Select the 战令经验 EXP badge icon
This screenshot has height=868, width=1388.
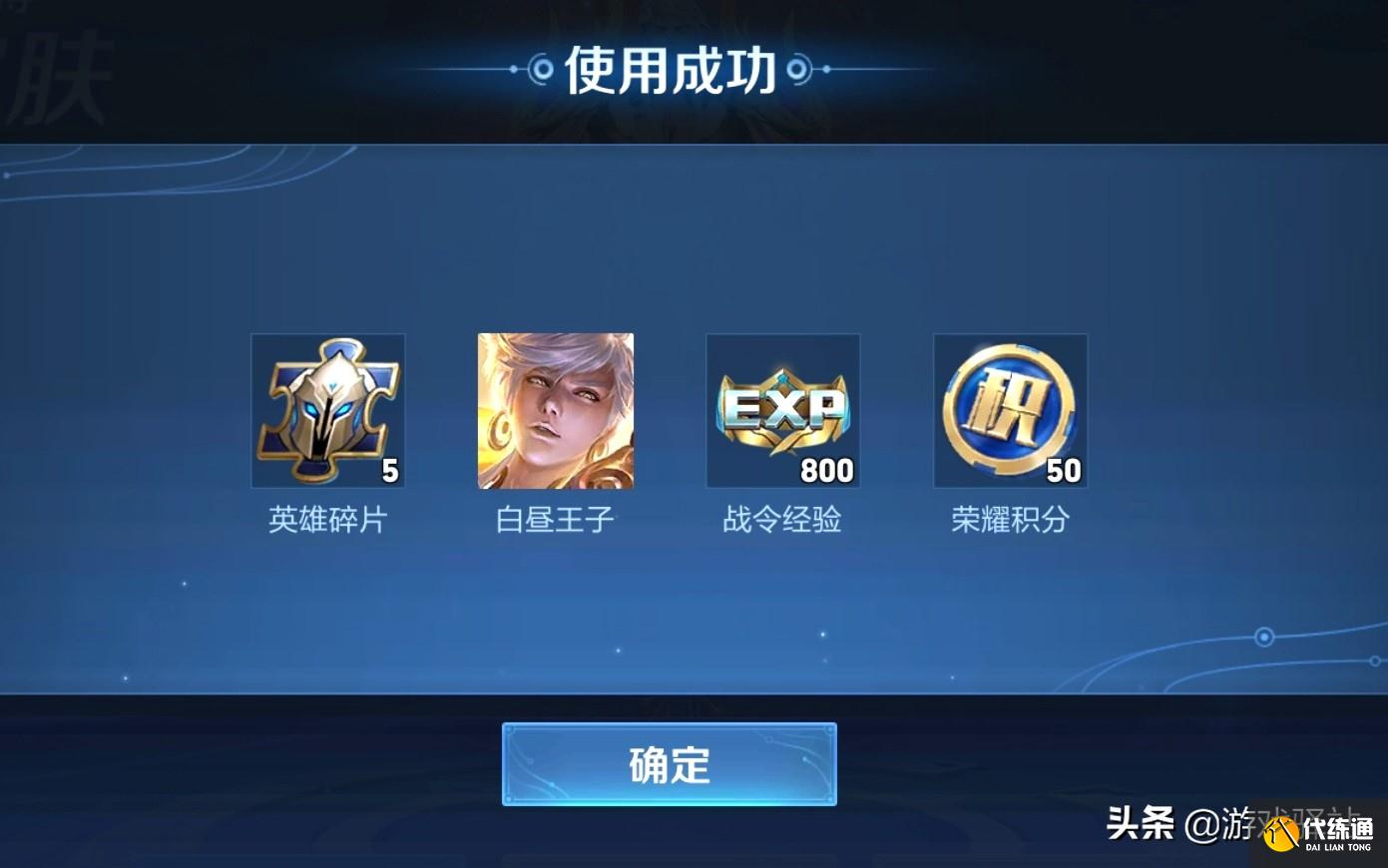(782, 410)
